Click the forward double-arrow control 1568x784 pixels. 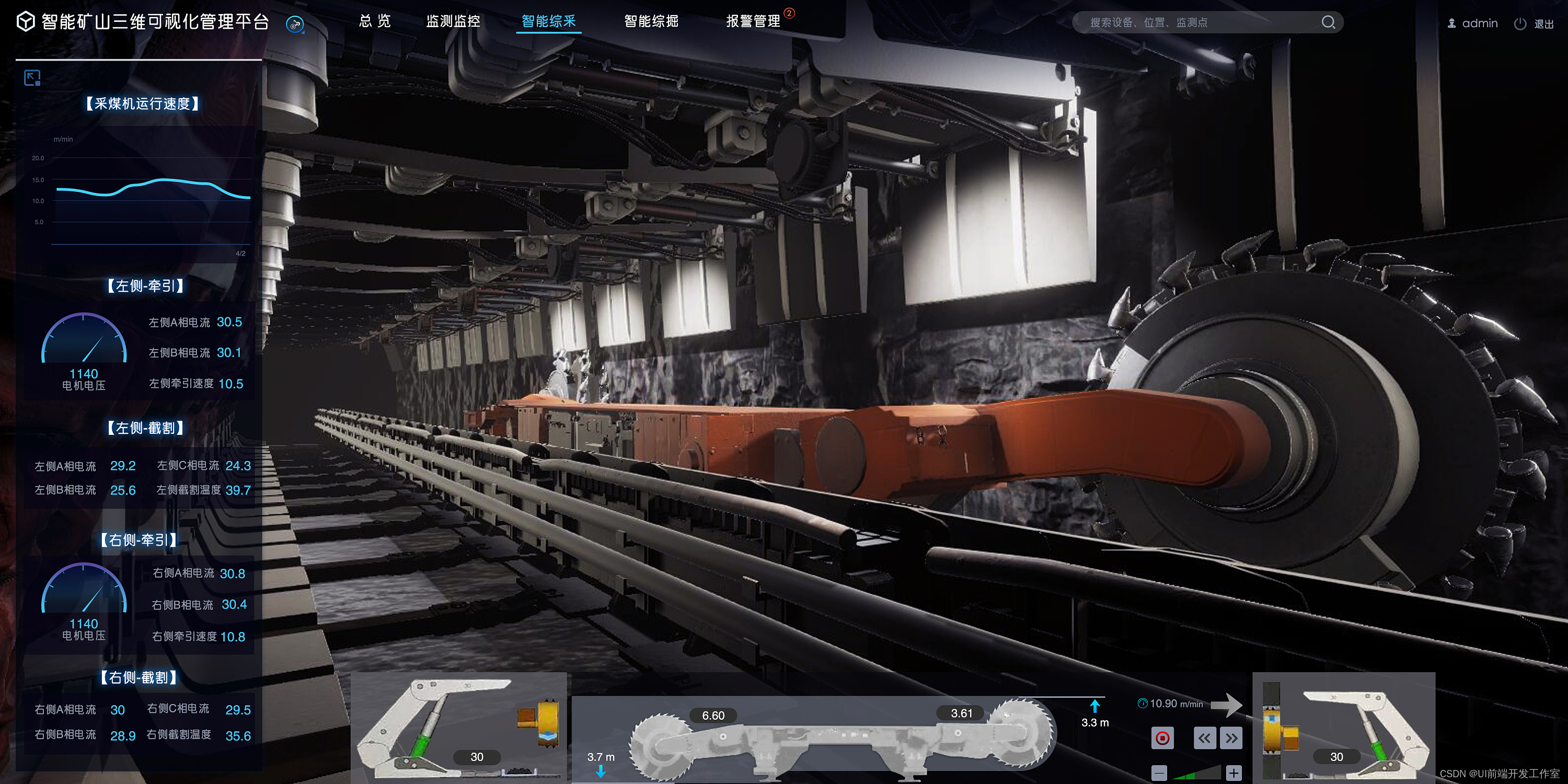coord(1231,737)
